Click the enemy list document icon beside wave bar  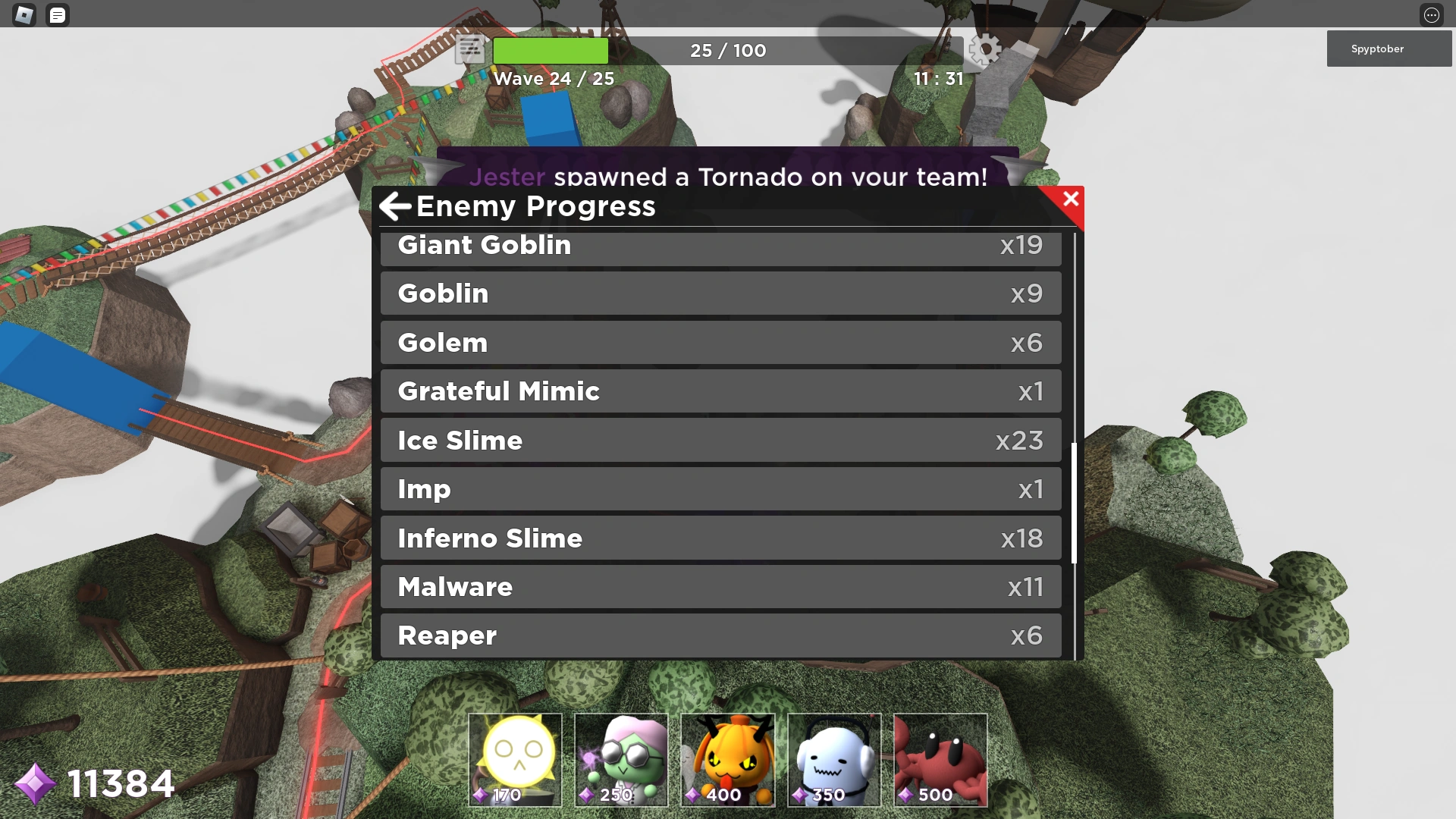tap(470, 49)
